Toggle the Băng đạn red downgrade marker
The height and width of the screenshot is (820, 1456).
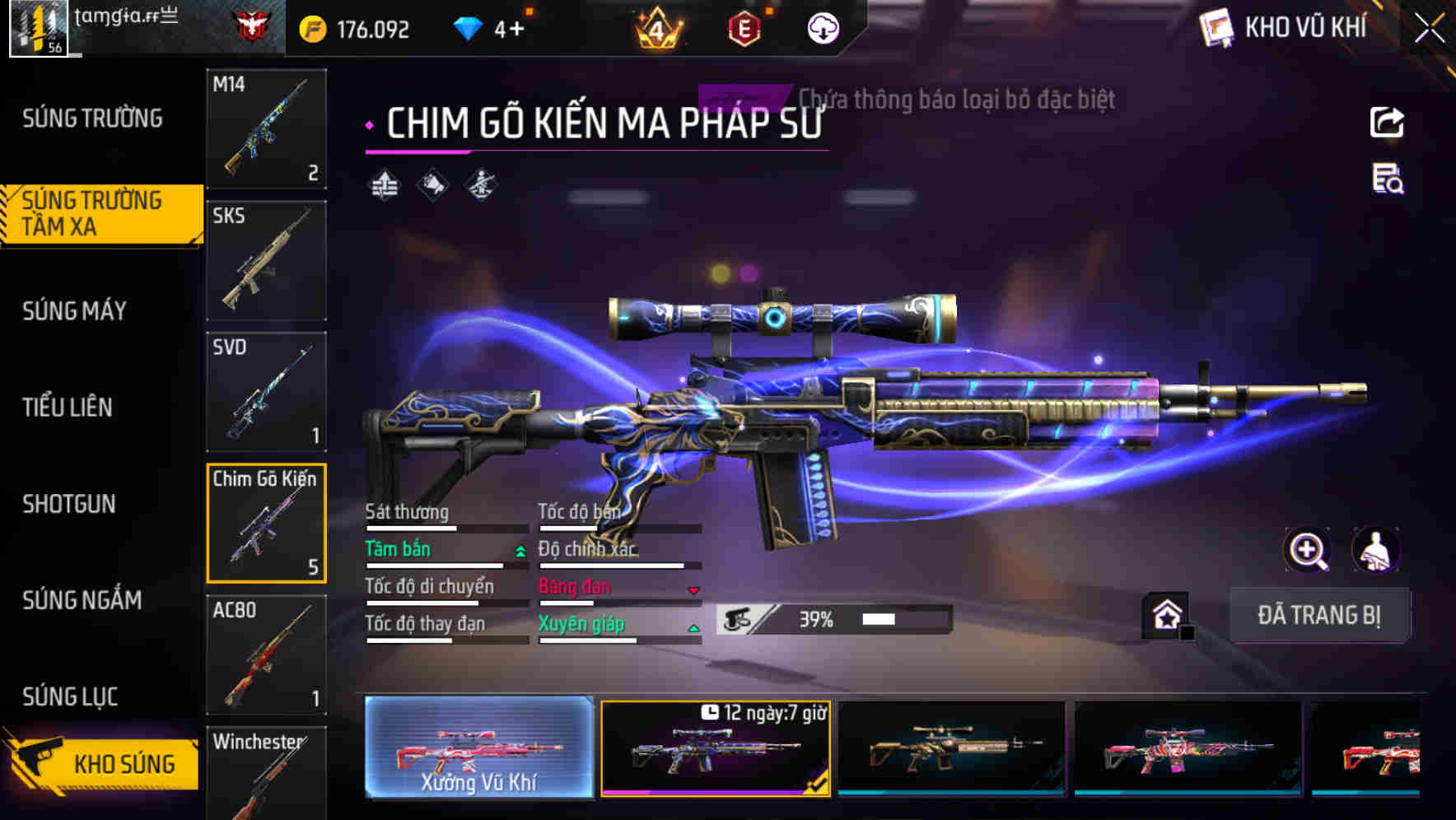694,590
